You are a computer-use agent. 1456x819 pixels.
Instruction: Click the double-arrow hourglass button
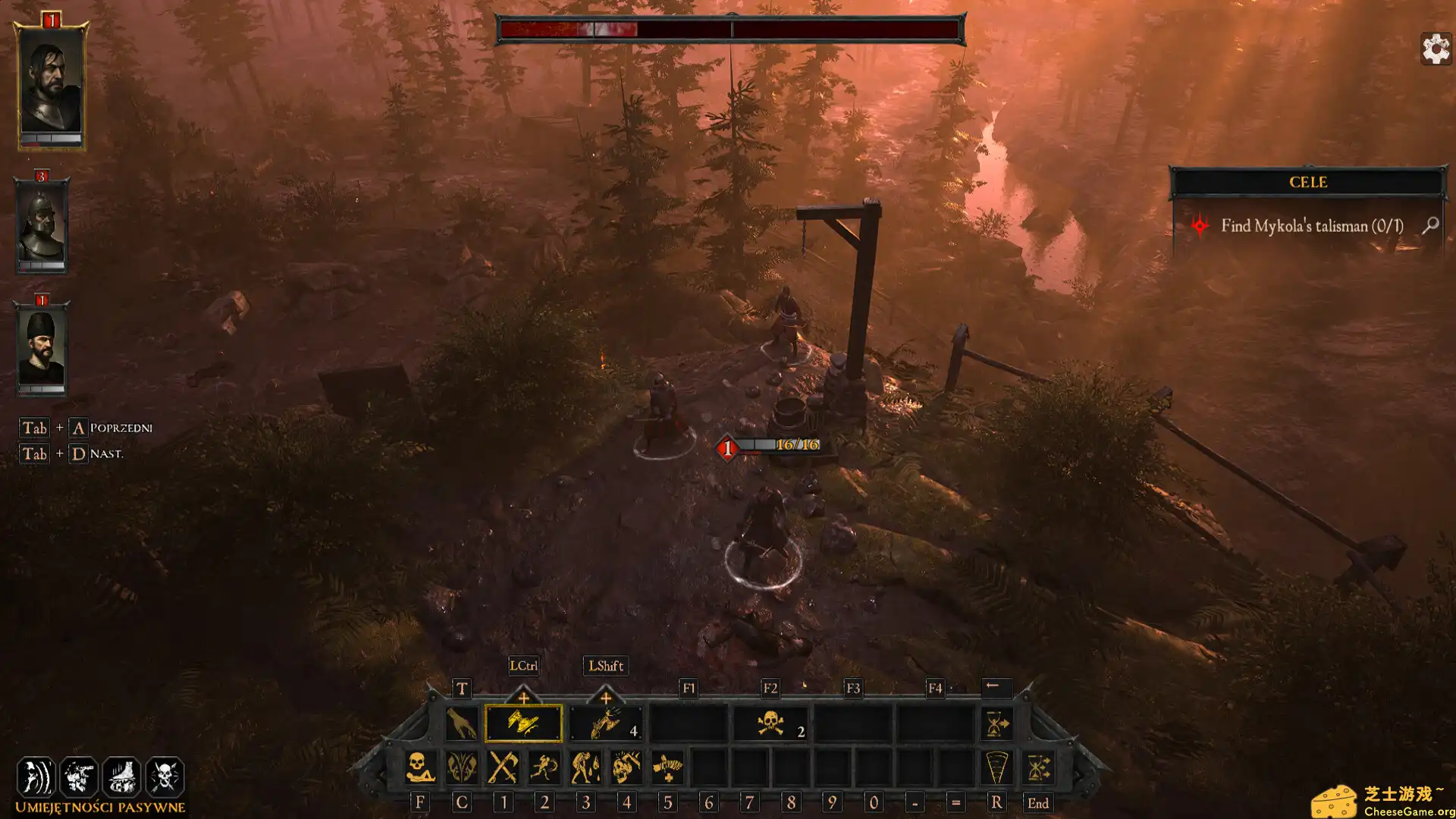pyautogui.click(x=1038, y=767)
